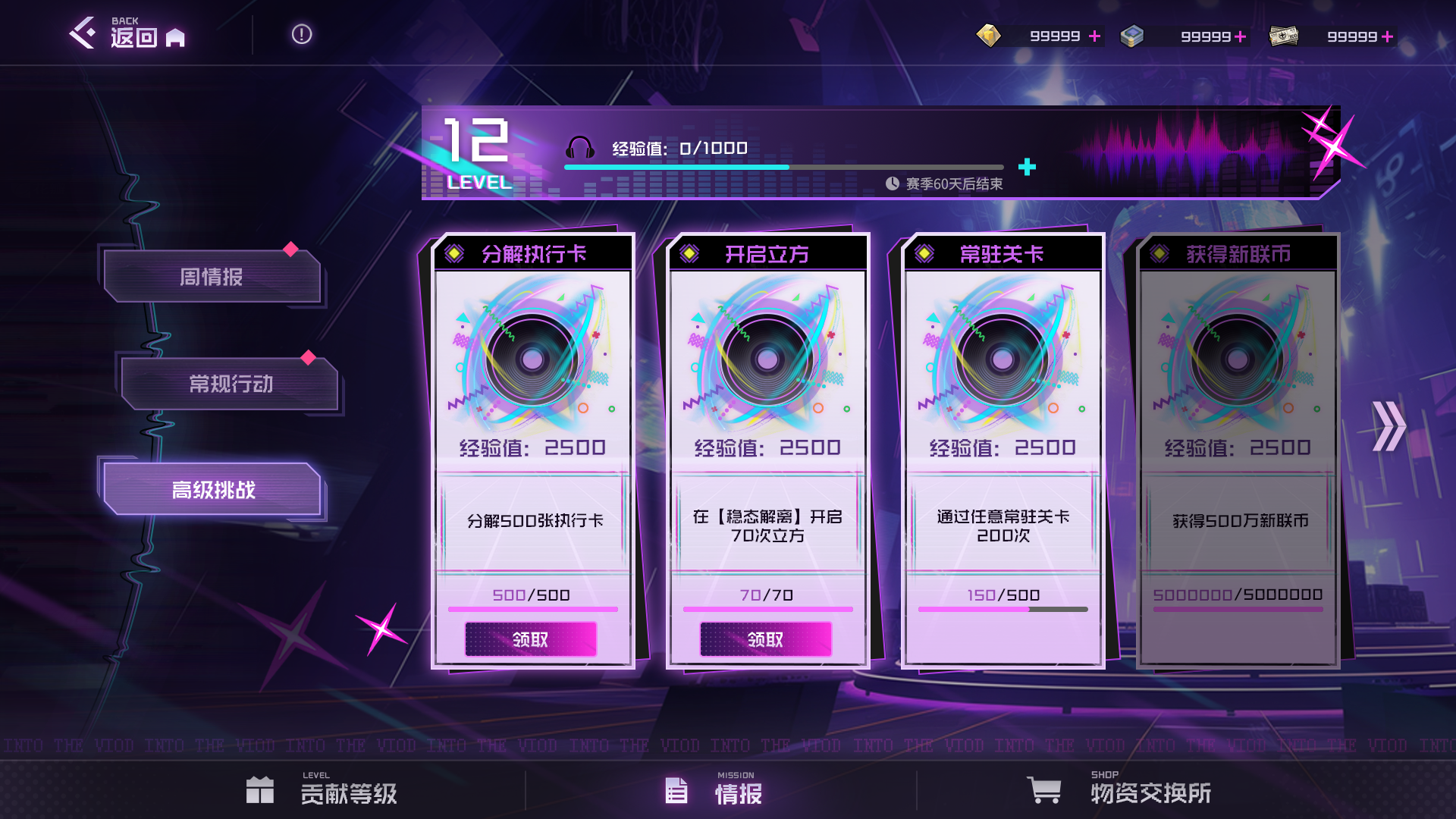Go to home via house icon
This screenshot has height=819, width=1456.
pos(175,37)
